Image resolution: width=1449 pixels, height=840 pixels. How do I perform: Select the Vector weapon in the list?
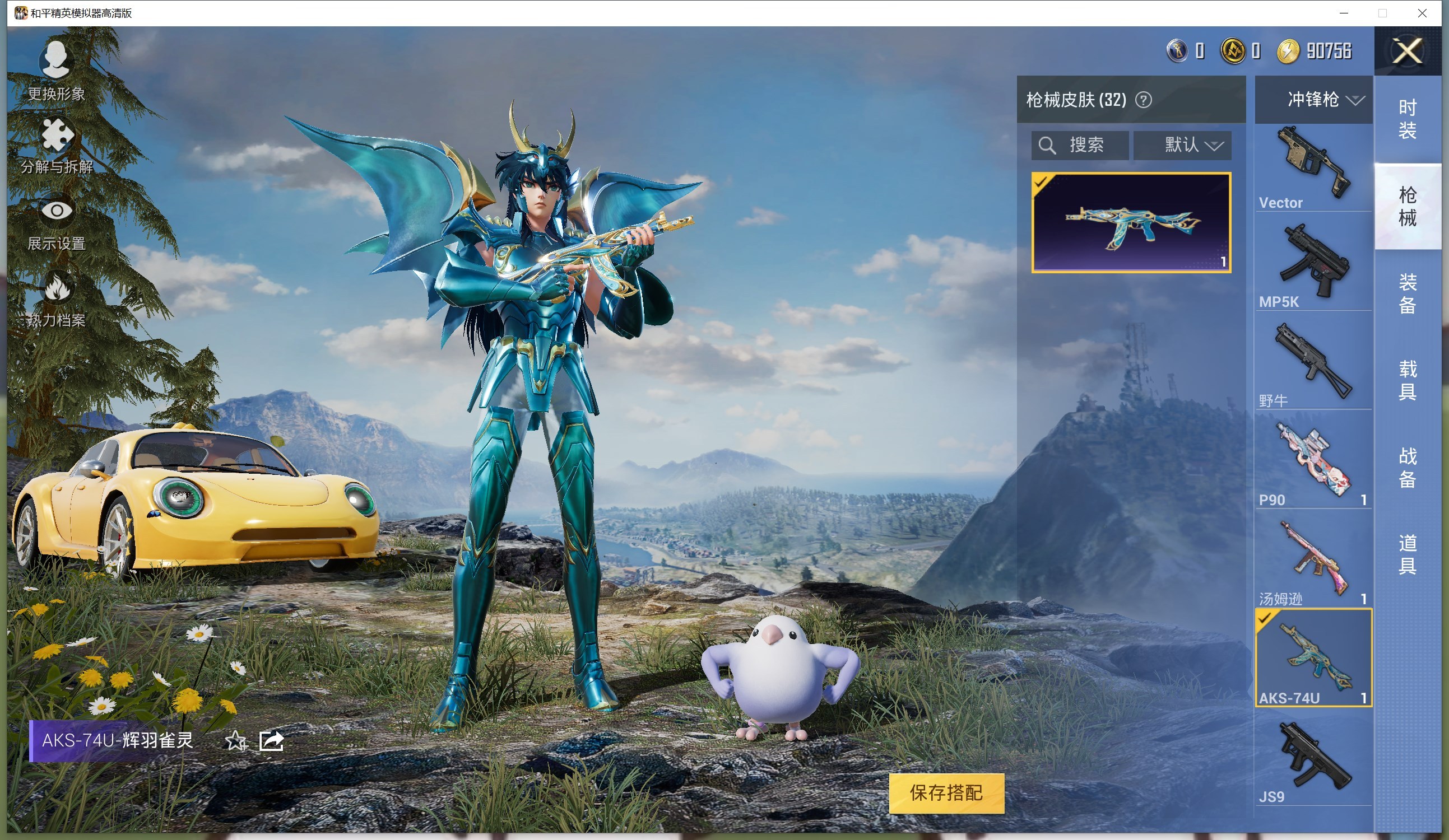tap(1313, 168)
